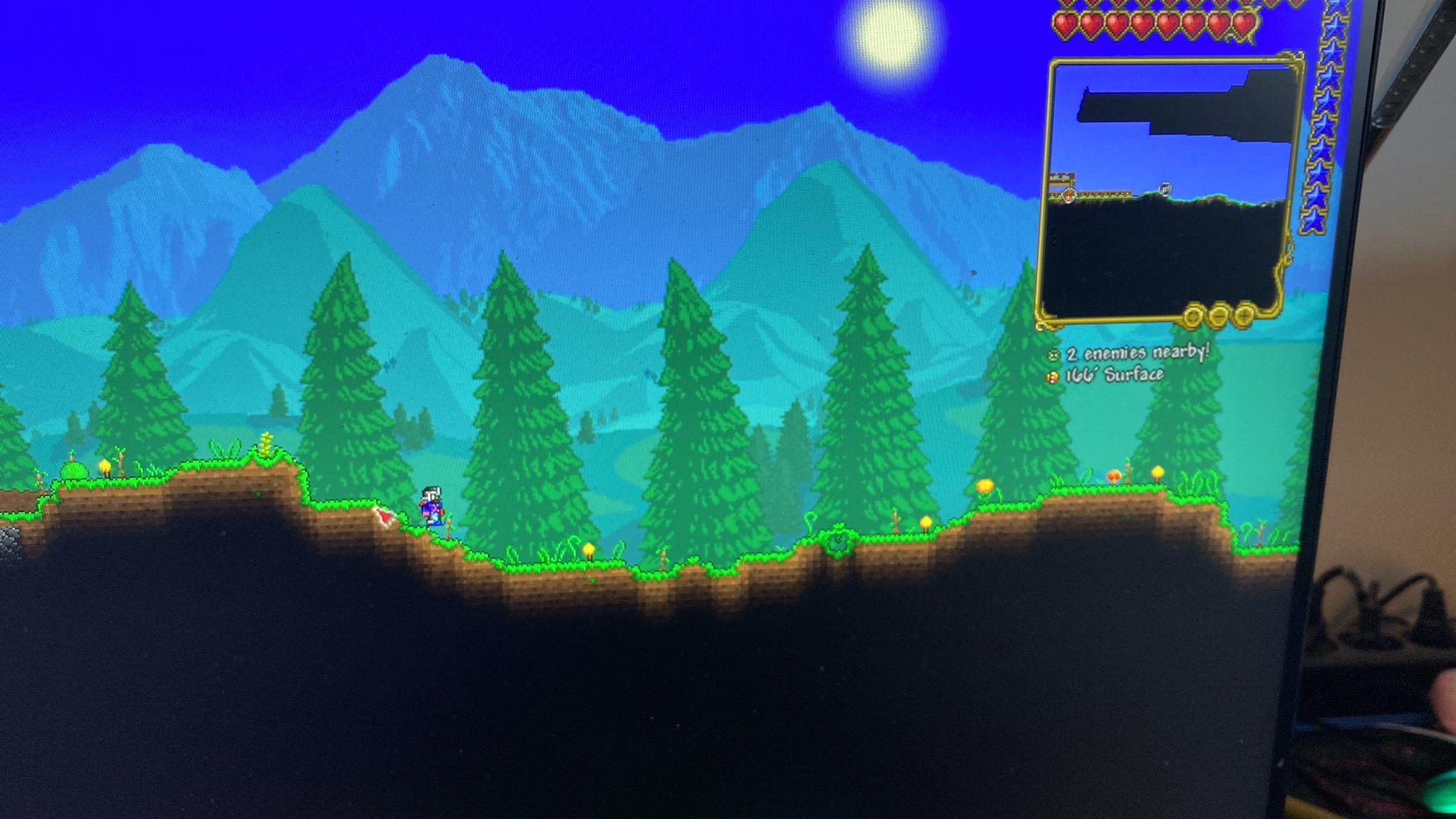Click the player marker circle on the minimap

tap(1164, 187)
